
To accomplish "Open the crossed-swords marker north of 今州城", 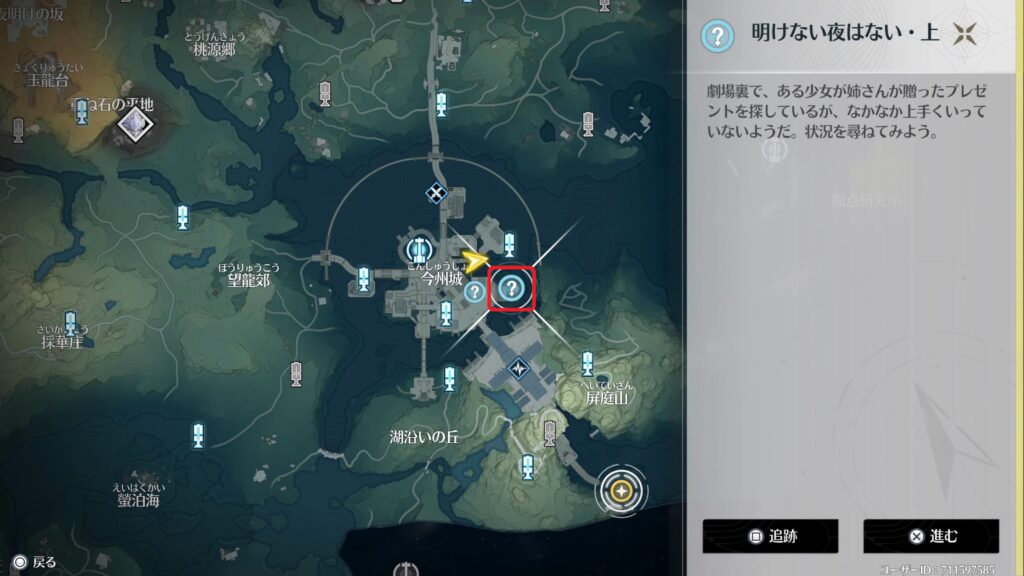I will click(436, 193).
